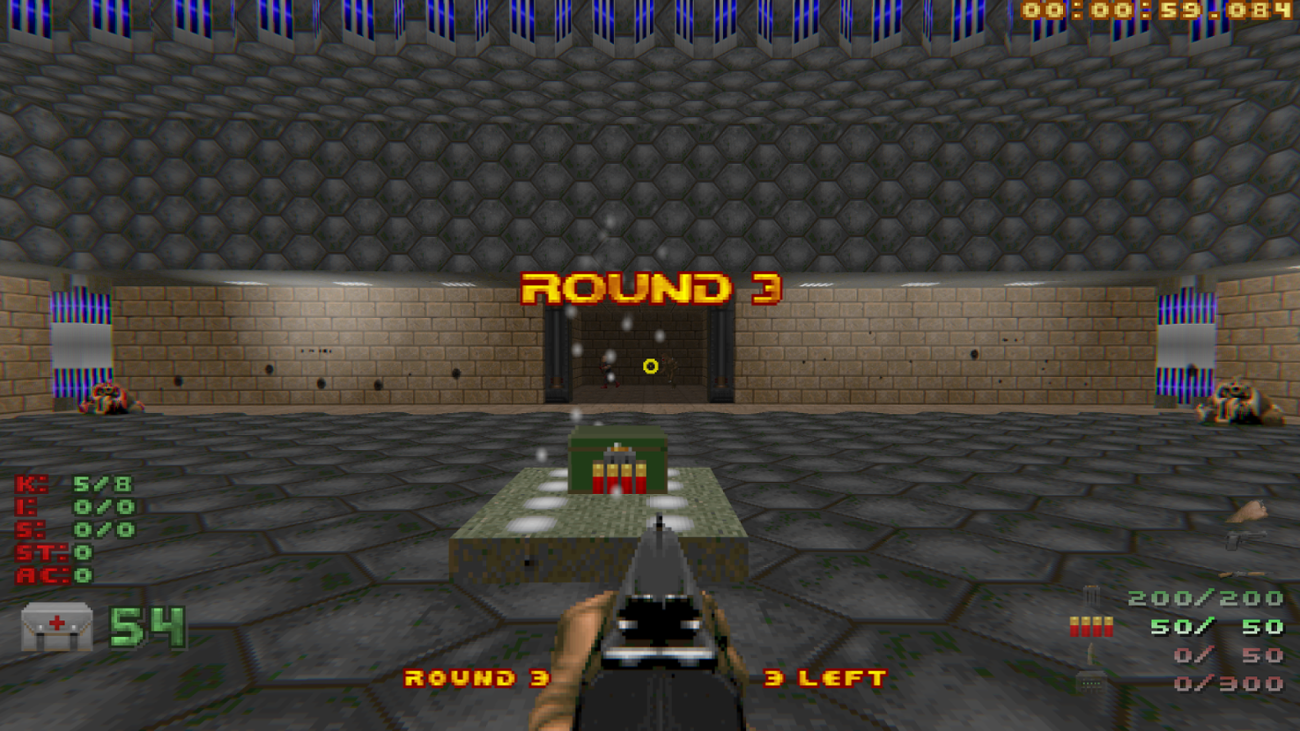Click the ROUND 3 title banner
The image size is (1300, 731).
651,288
